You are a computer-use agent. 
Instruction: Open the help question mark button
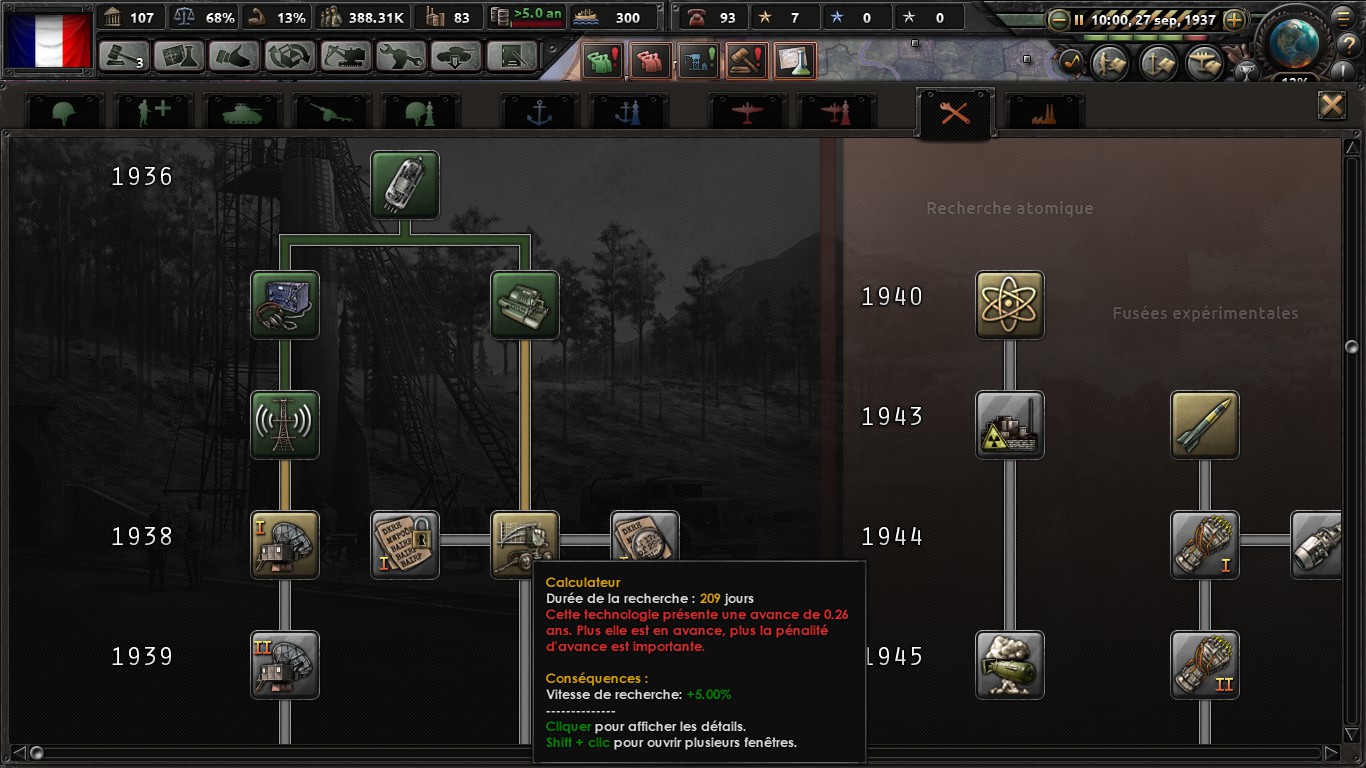pyautogui.click(x=1345, y=42)
